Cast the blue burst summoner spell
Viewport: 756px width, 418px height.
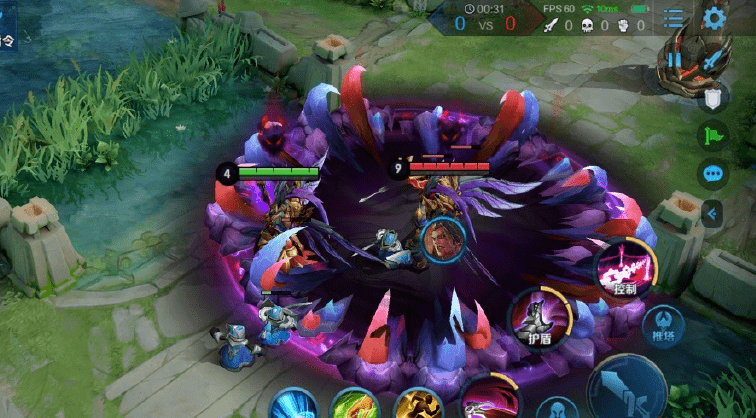pyautogui.click(x=294, y=405)
